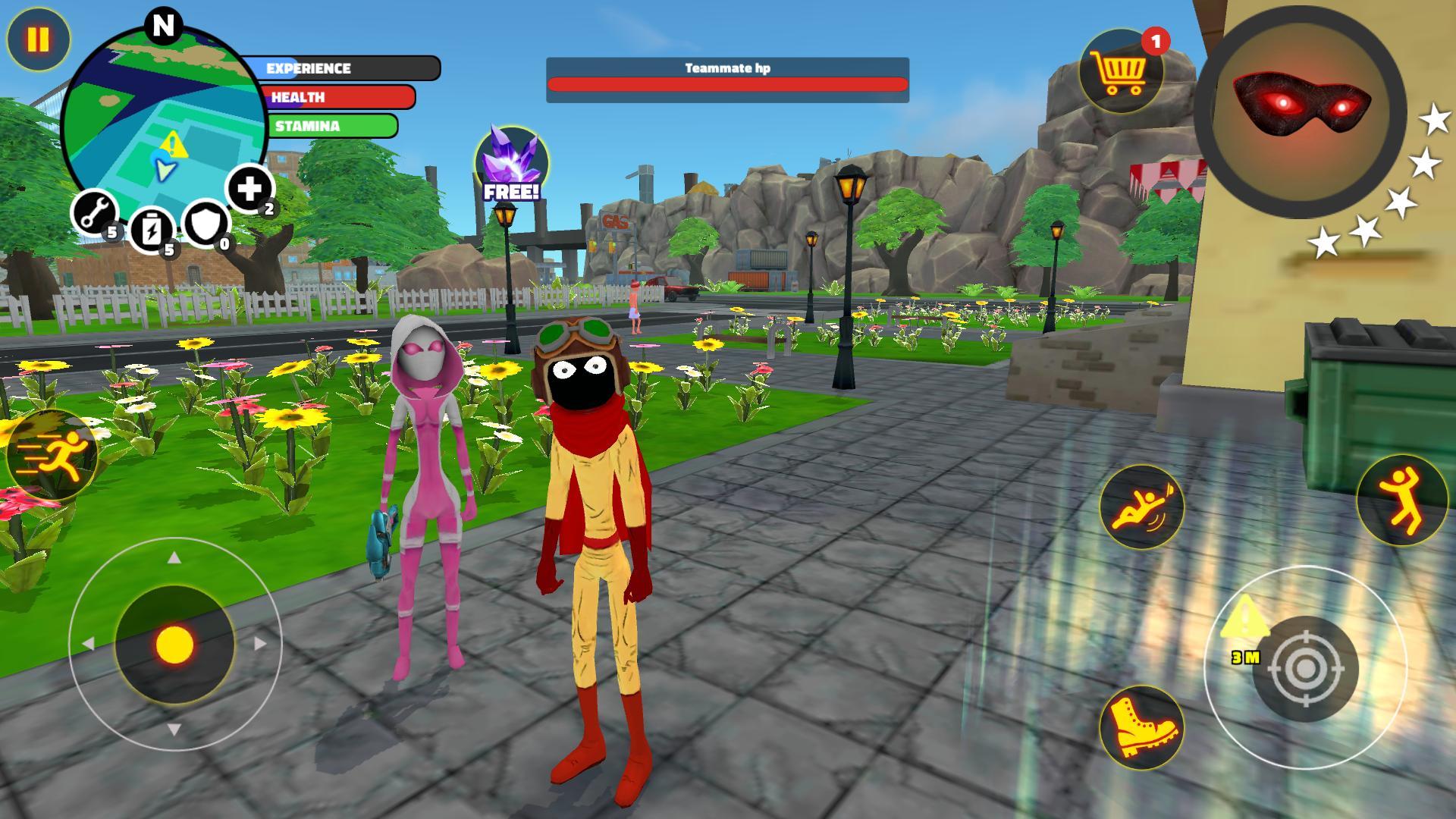Tap the jump stickman button
1456x819 pixels.
(1401, 500)
